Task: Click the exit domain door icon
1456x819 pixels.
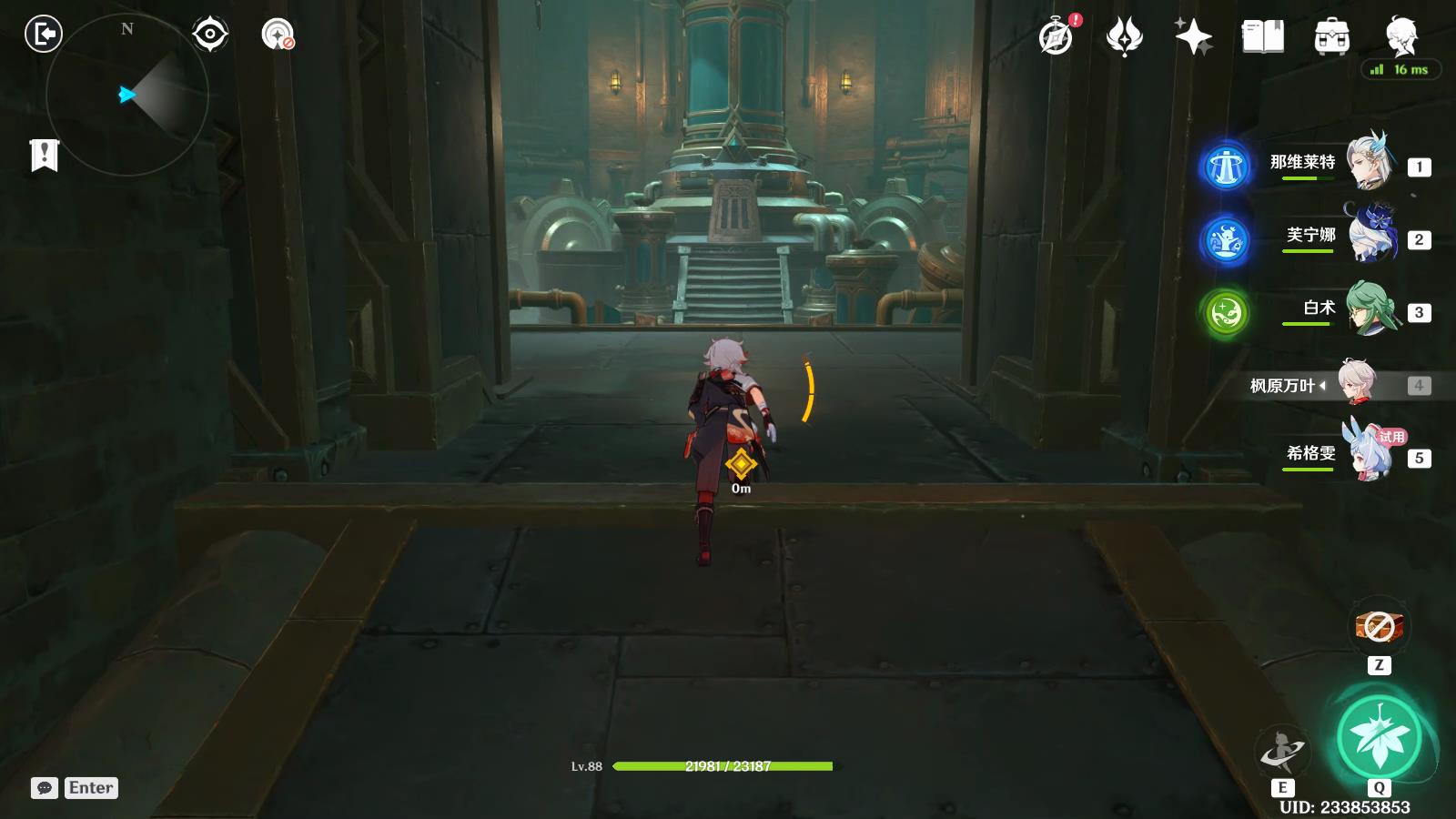Action: tap(43, 35)
